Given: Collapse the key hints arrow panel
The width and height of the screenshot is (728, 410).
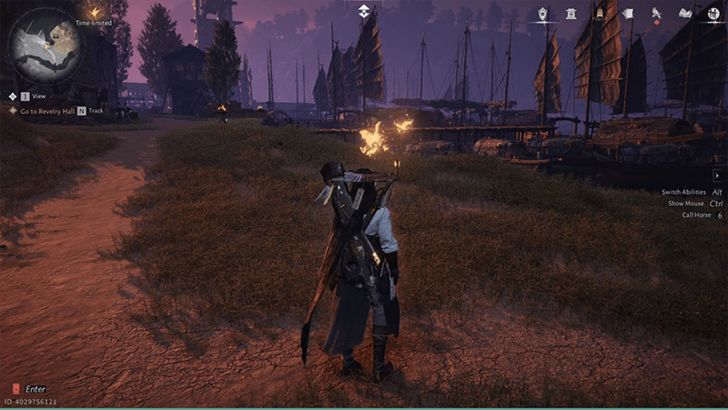Looking at the screenshot, I should coord(716,175).
